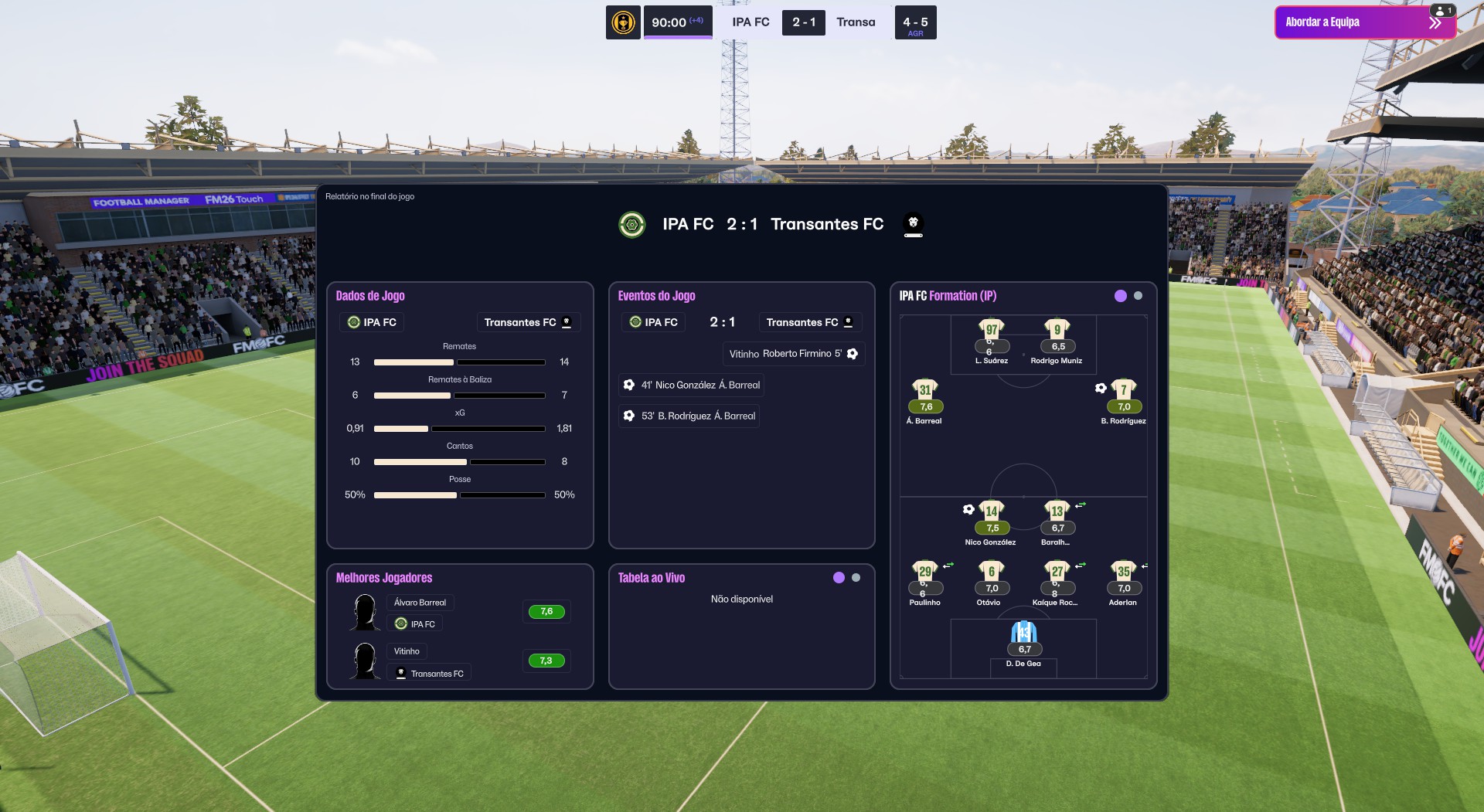
Task: Open the Roberto Firmino 5' goal event
Action: (793, 354)
